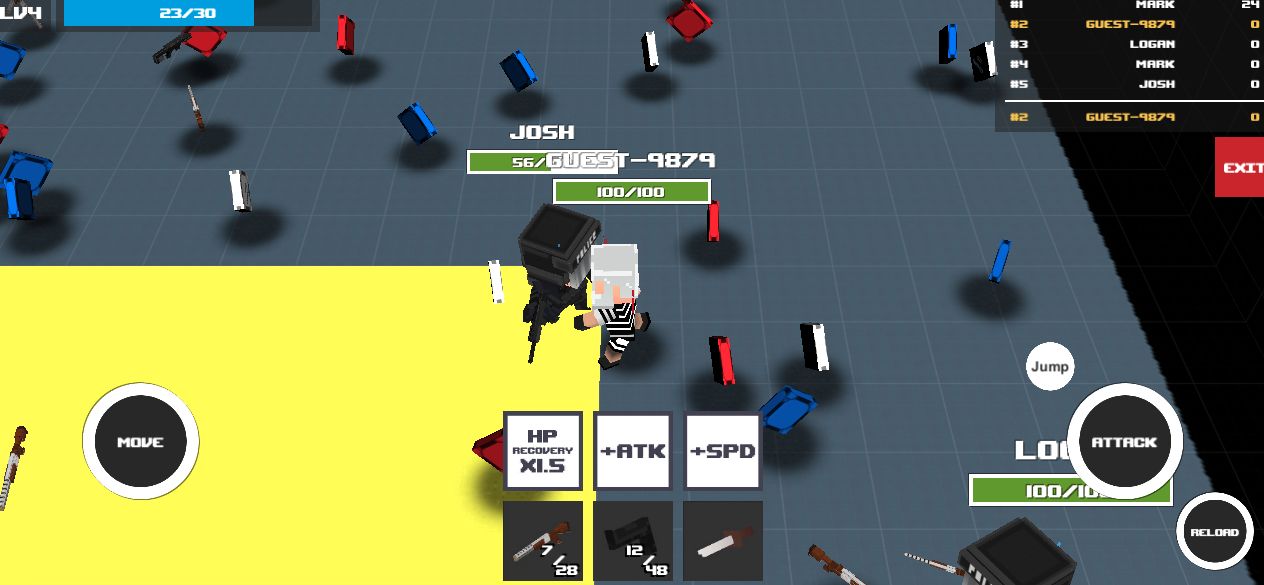Click the Jump button

[1049, 367]
